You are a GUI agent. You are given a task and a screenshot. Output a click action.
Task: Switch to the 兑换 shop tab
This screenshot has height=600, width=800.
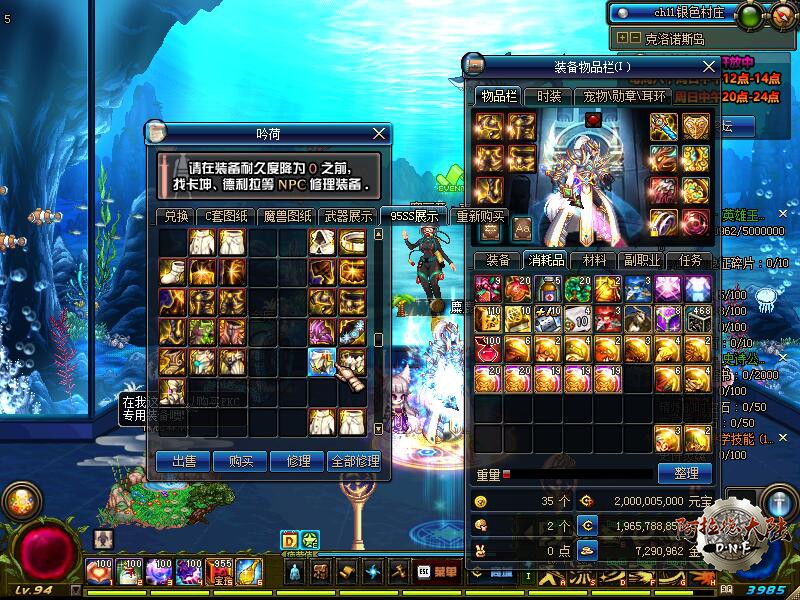pyautogui.click(x=176, y=216)
